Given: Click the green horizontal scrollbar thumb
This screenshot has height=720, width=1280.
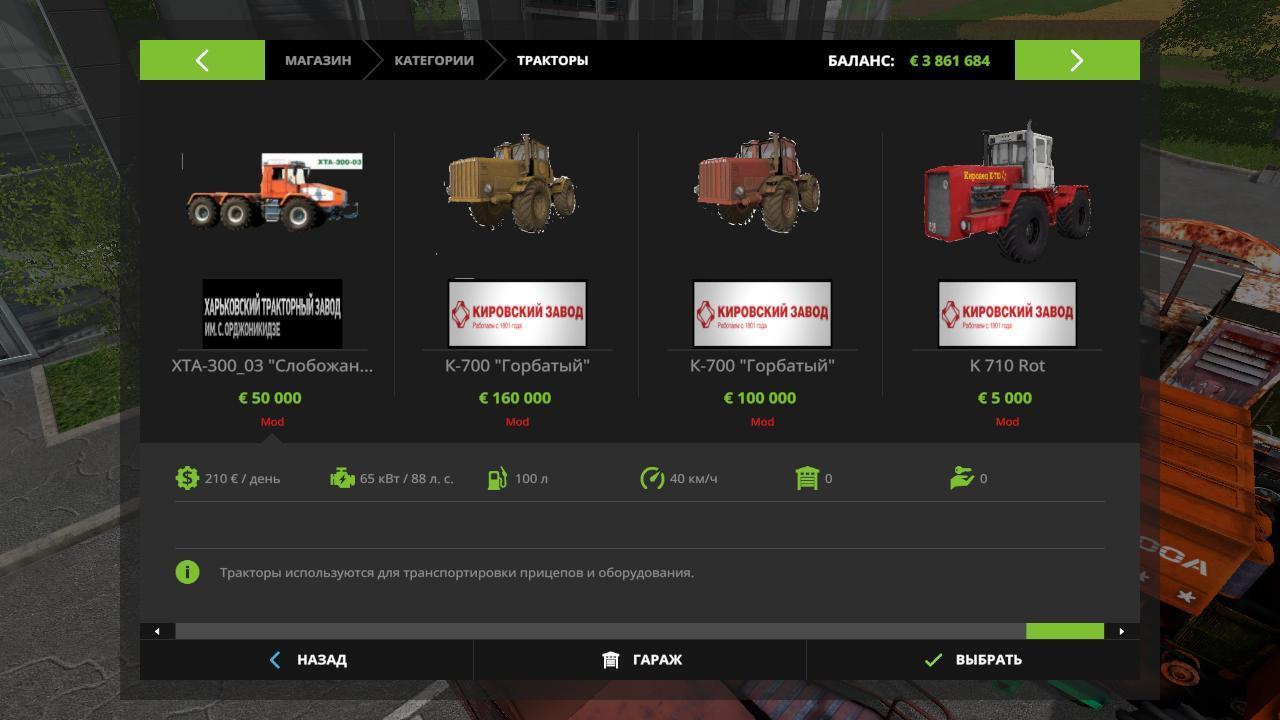Looking at the screenshot, I should [x=1064, y=631].
